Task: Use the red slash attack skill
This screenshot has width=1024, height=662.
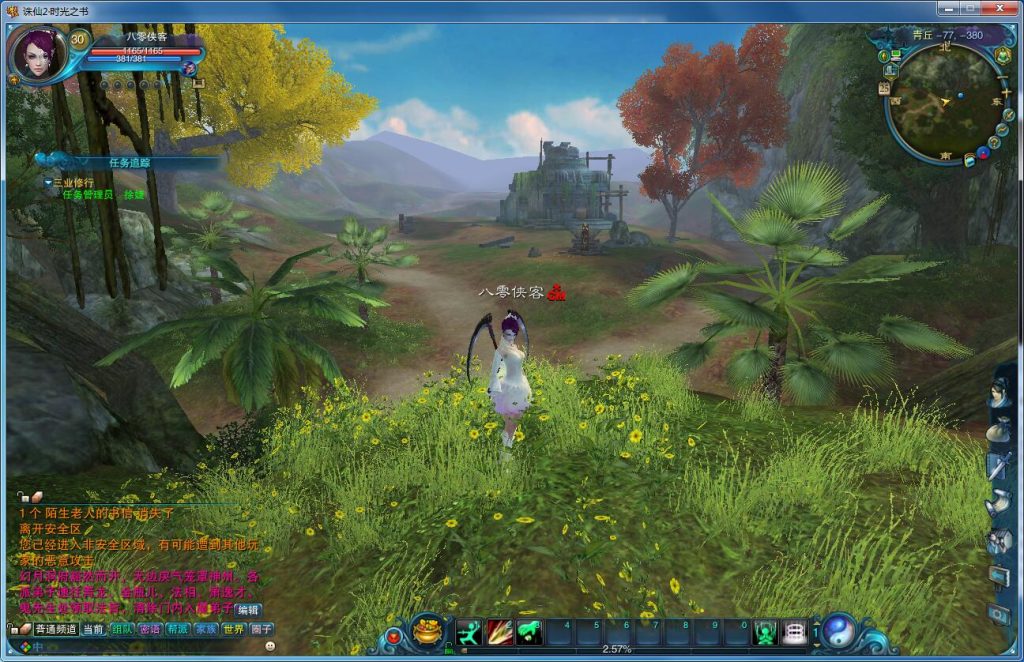Action: click(x=499, y=632)
